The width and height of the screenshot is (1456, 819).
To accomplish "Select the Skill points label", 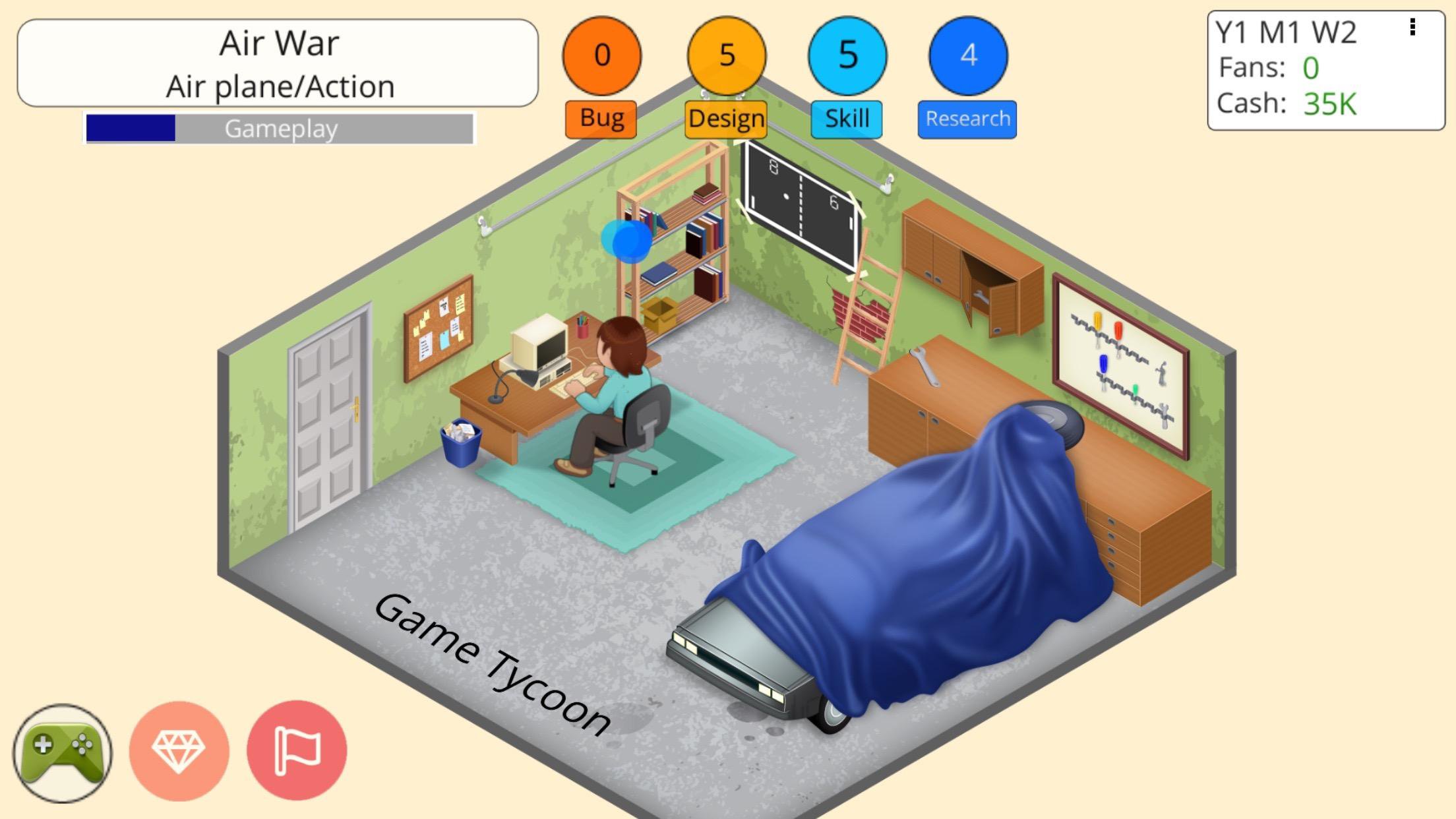I will click(847, 119).
